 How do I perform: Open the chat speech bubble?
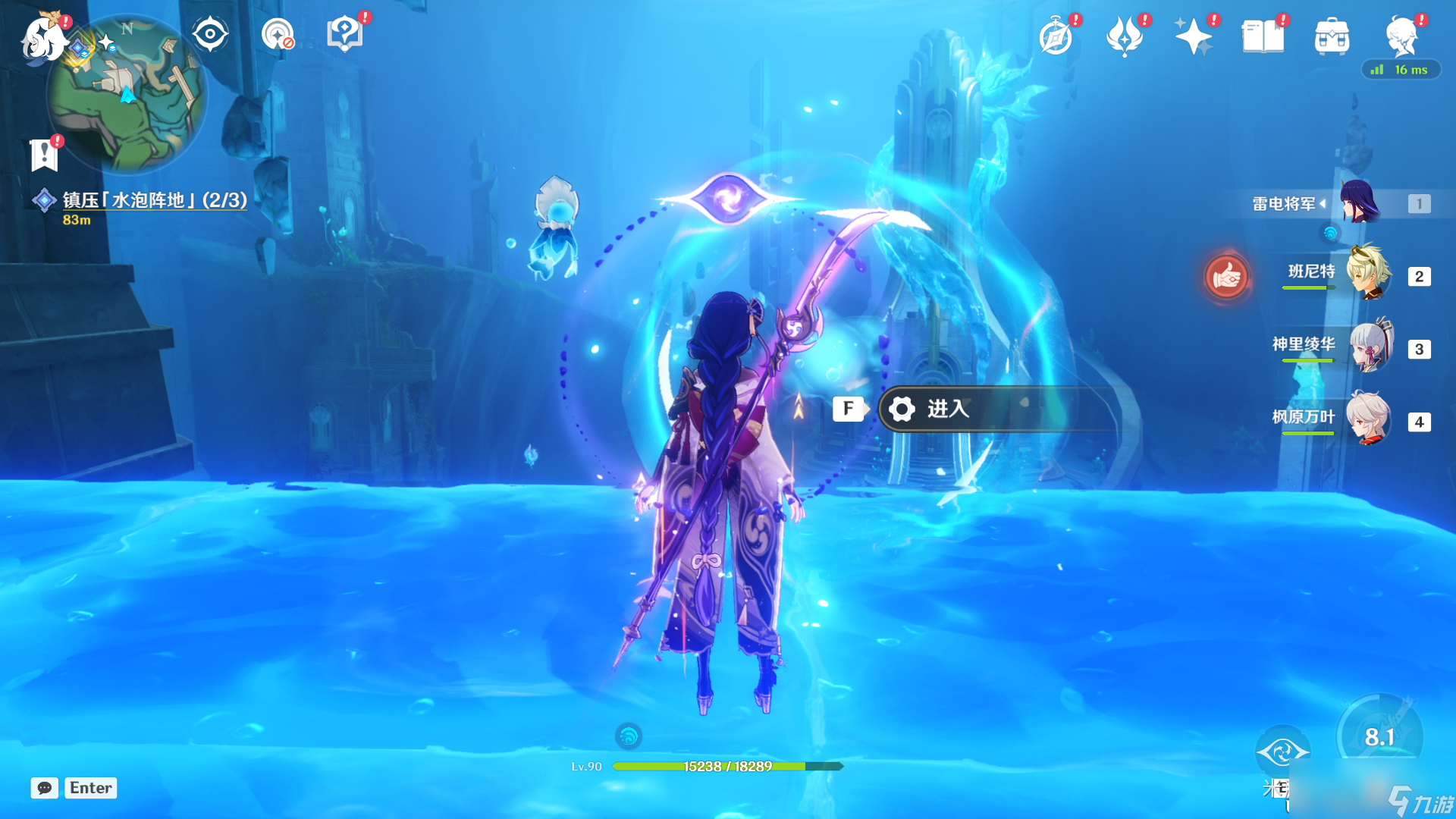(x=45, y=788)
